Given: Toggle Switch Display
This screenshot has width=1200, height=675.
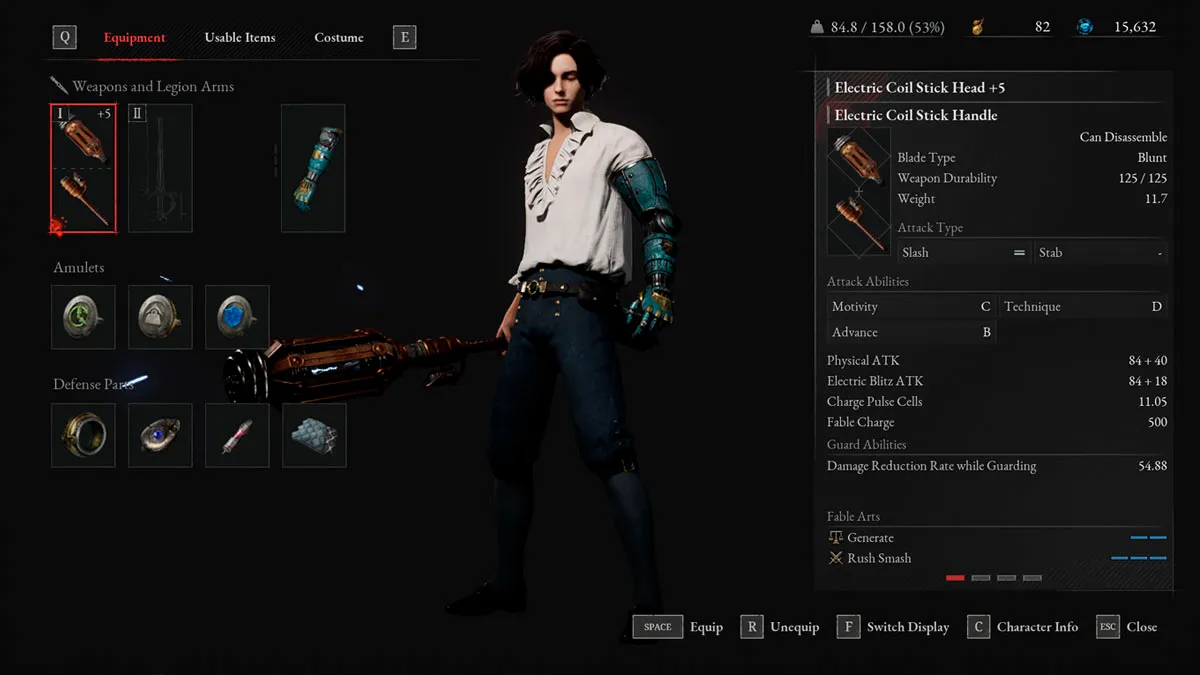Looking at the screenshot, I should (x=893, y=627).
